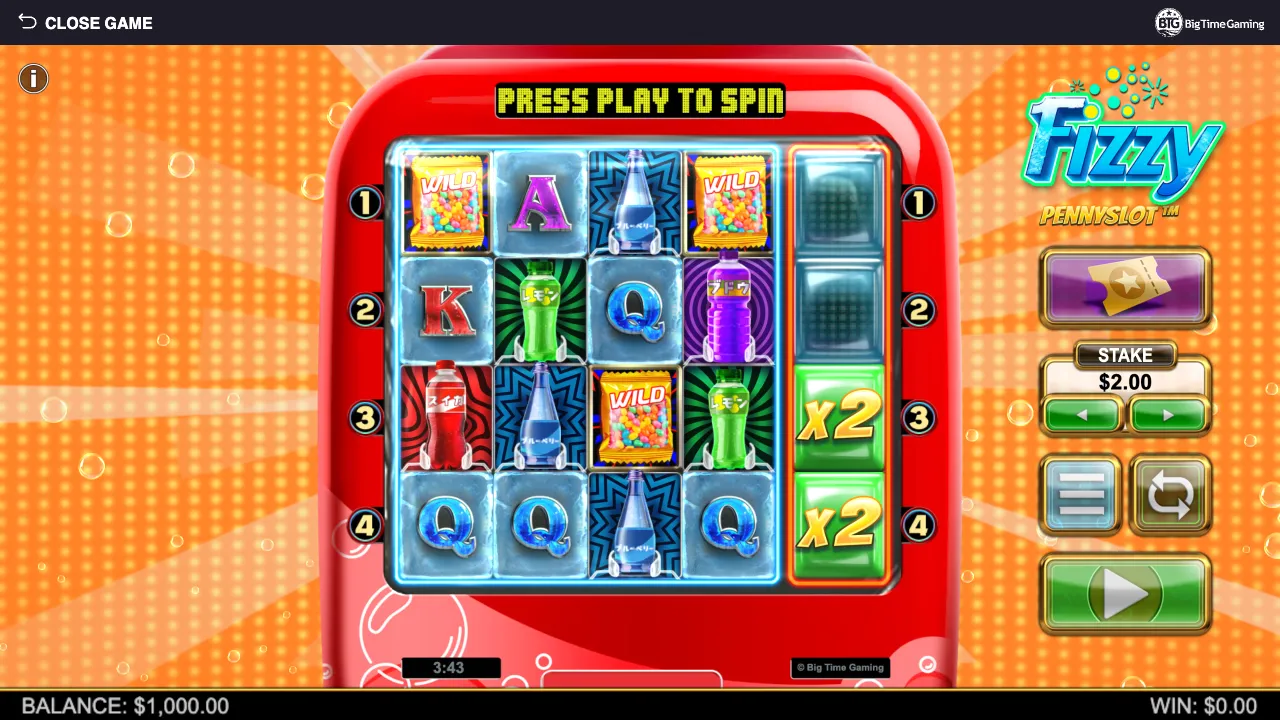Image resolution: width=1280 pixels, height=720 pixels.
Task: Open the hamburger game menu icon
Action: [x=1080, y=494]
